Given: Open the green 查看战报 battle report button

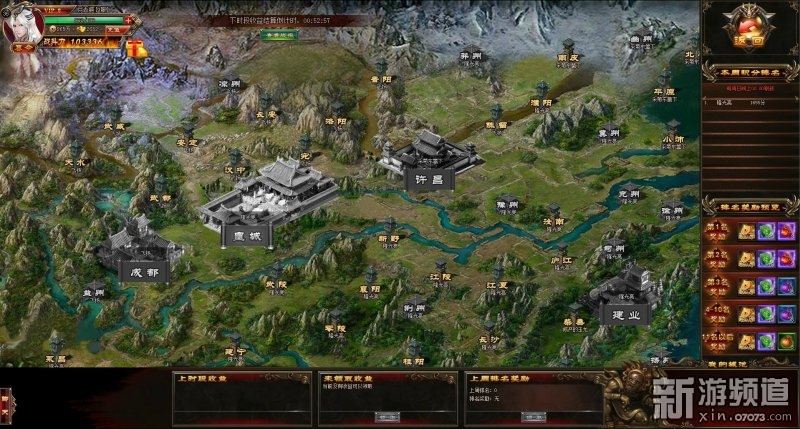Looking at the screenshot, I should click(x=281, y=34).
